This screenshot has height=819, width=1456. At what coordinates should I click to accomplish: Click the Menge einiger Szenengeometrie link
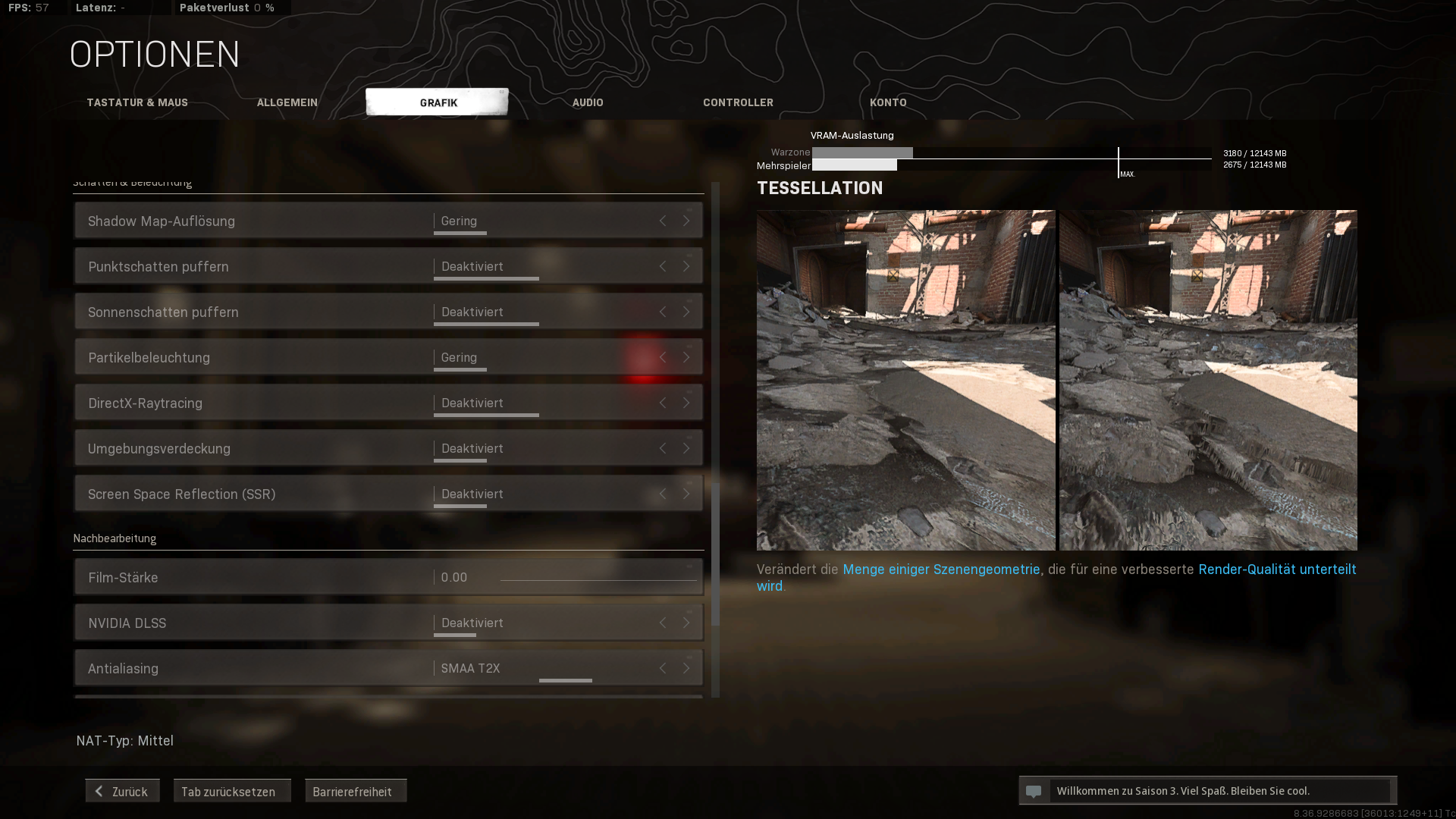pos(940,569)
